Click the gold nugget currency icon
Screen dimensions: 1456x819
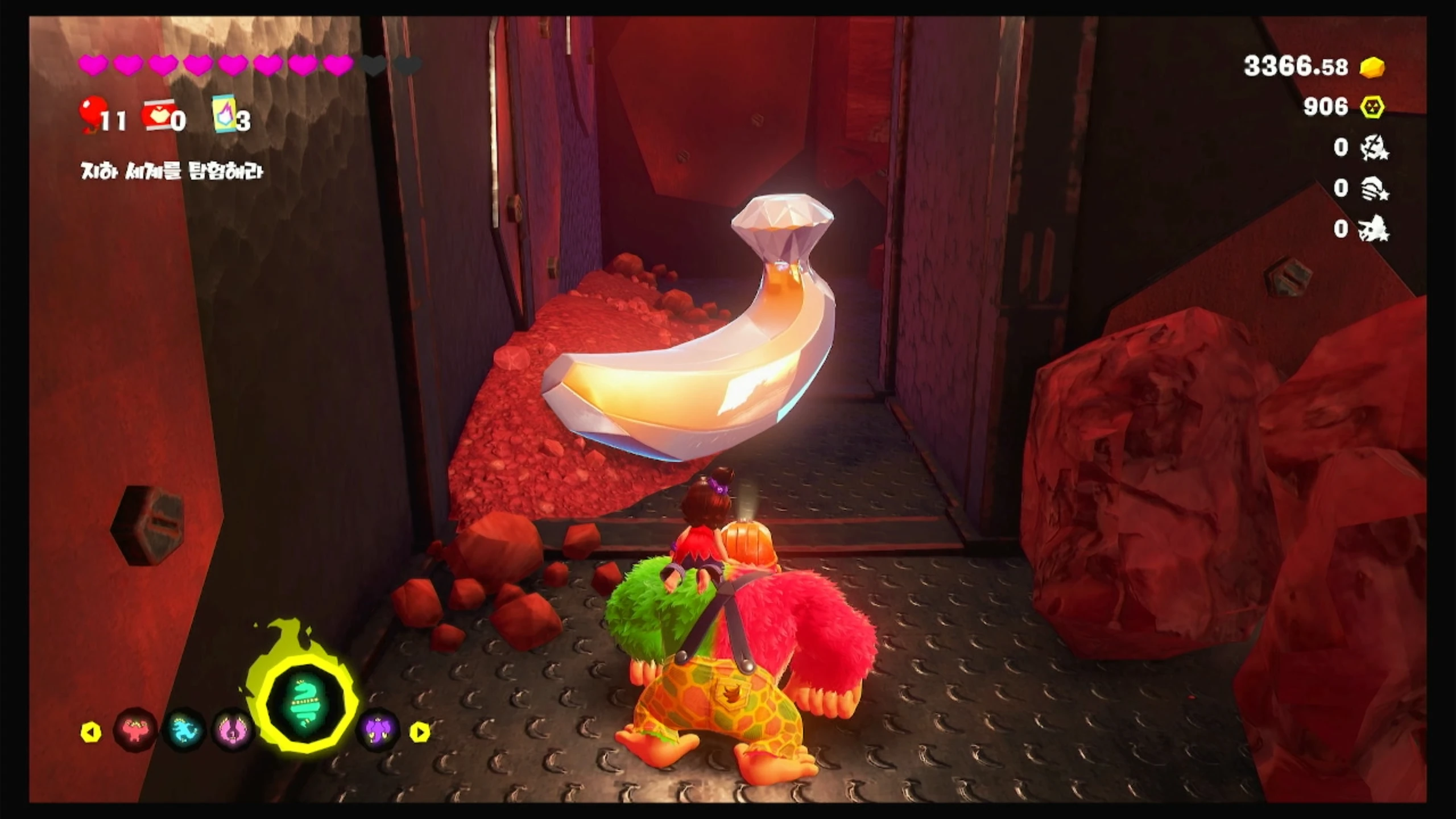(x=1372, y=67)
